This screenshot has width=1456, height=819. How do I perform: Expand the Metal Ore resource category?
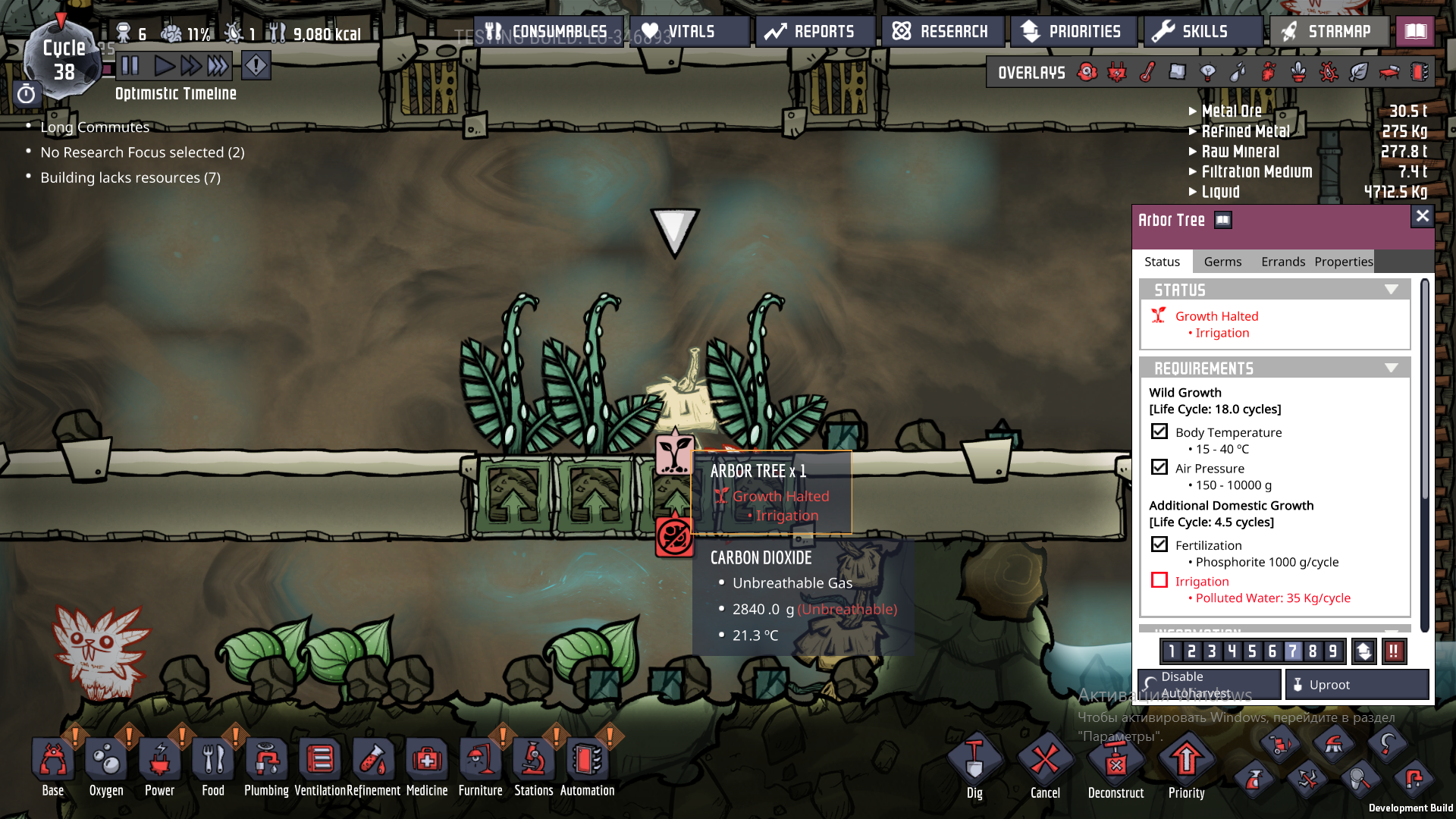coord(1193,110)
